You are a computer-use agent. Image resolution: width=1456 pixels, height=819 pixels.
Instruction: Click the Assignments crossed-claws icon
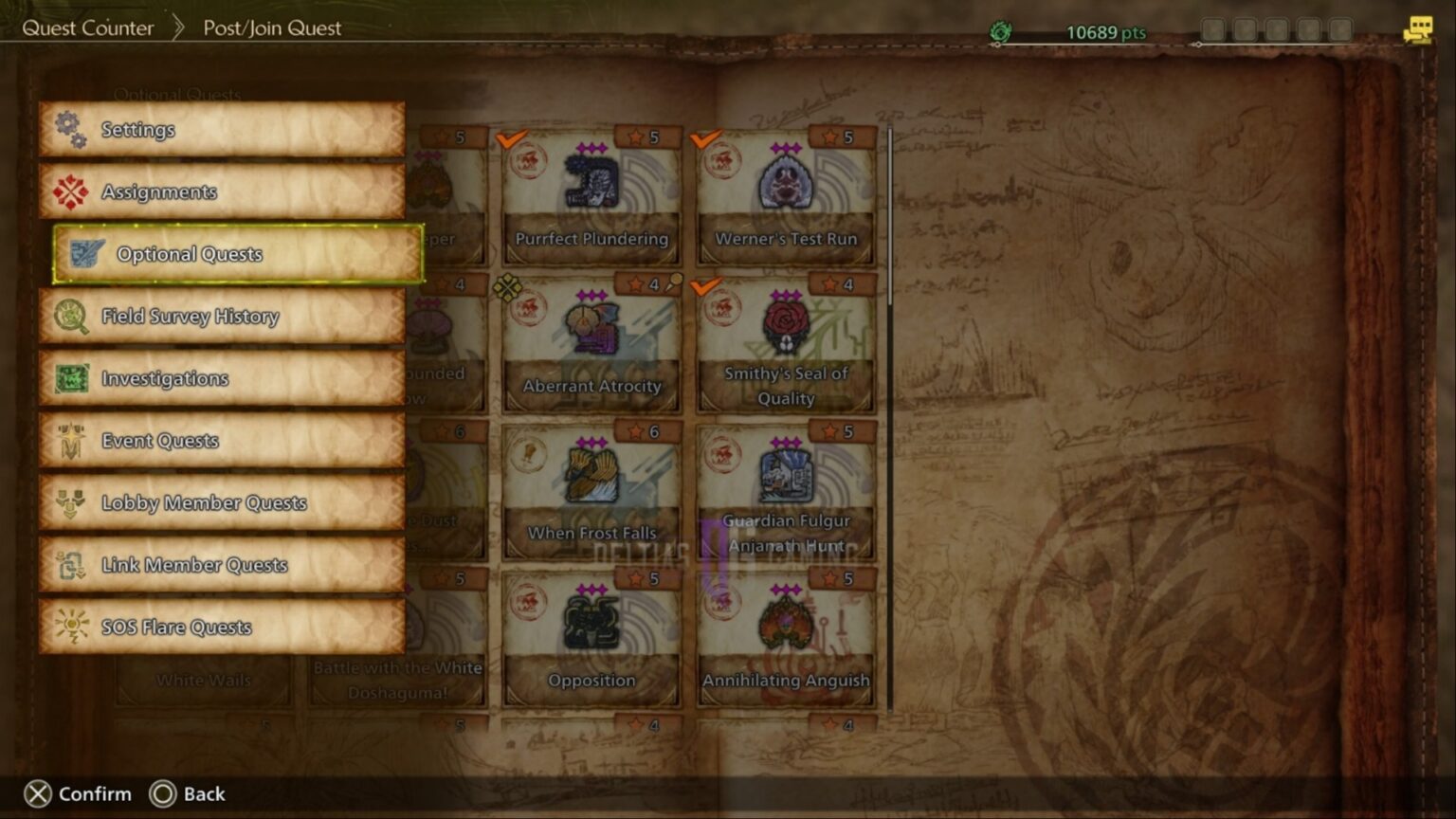(69, 191)
